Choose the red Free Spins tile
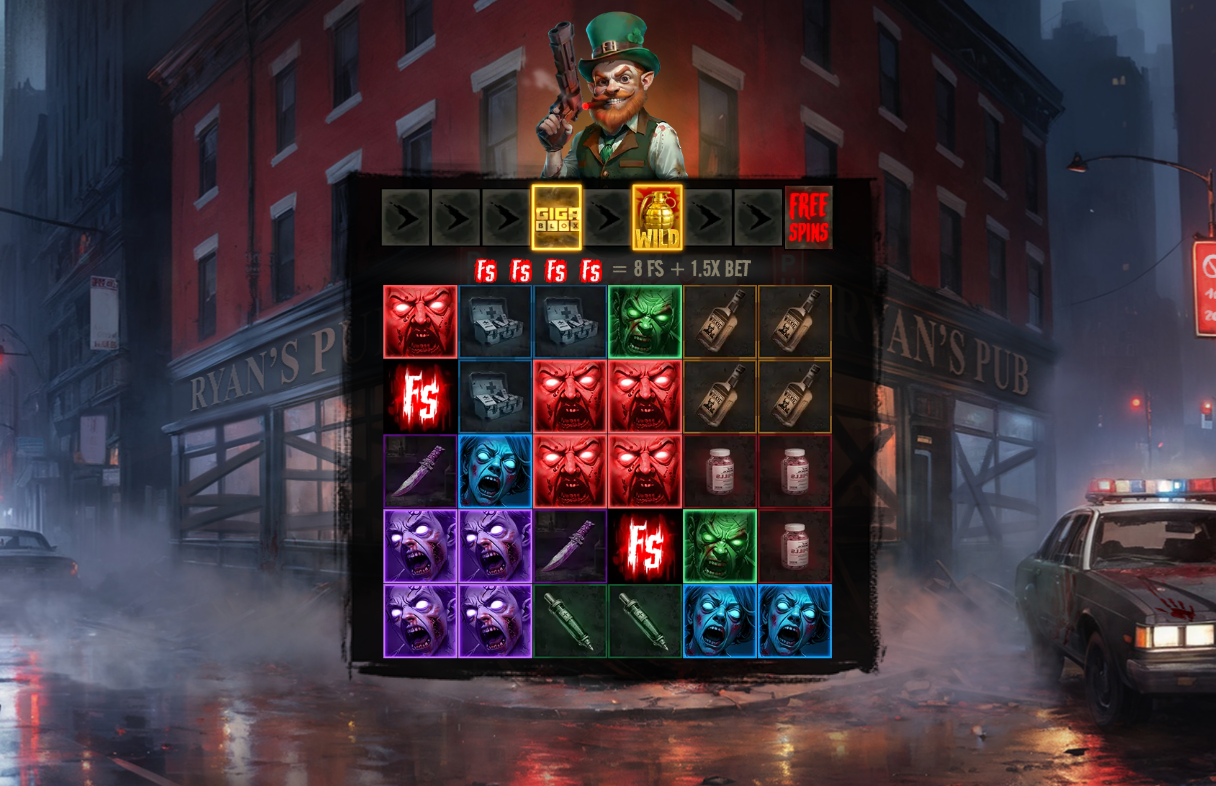 [808, 217]
